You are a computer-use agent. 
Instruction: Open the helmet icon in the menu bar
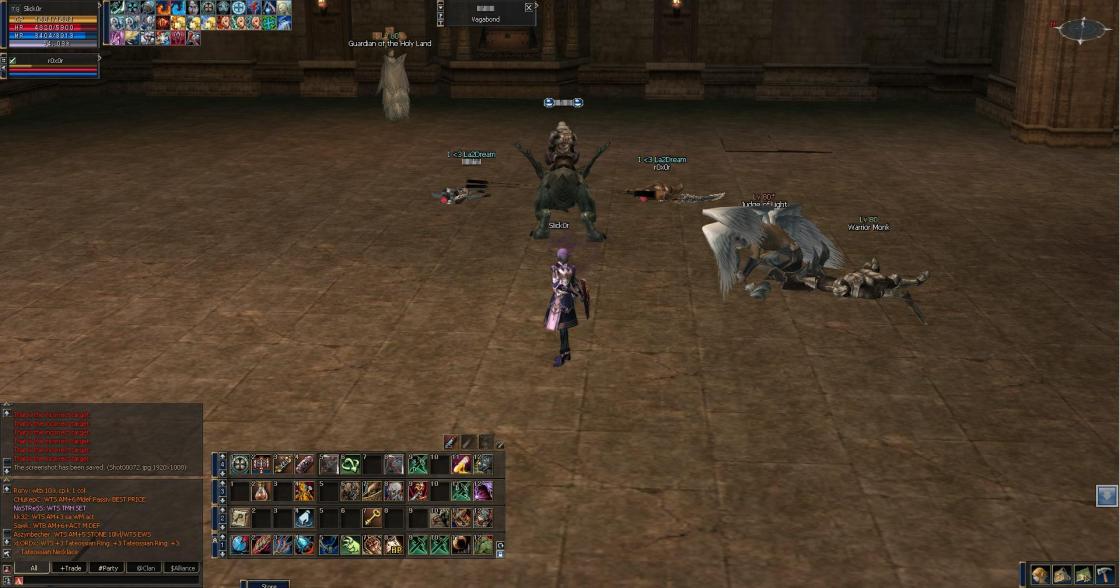coord(1041,574)
